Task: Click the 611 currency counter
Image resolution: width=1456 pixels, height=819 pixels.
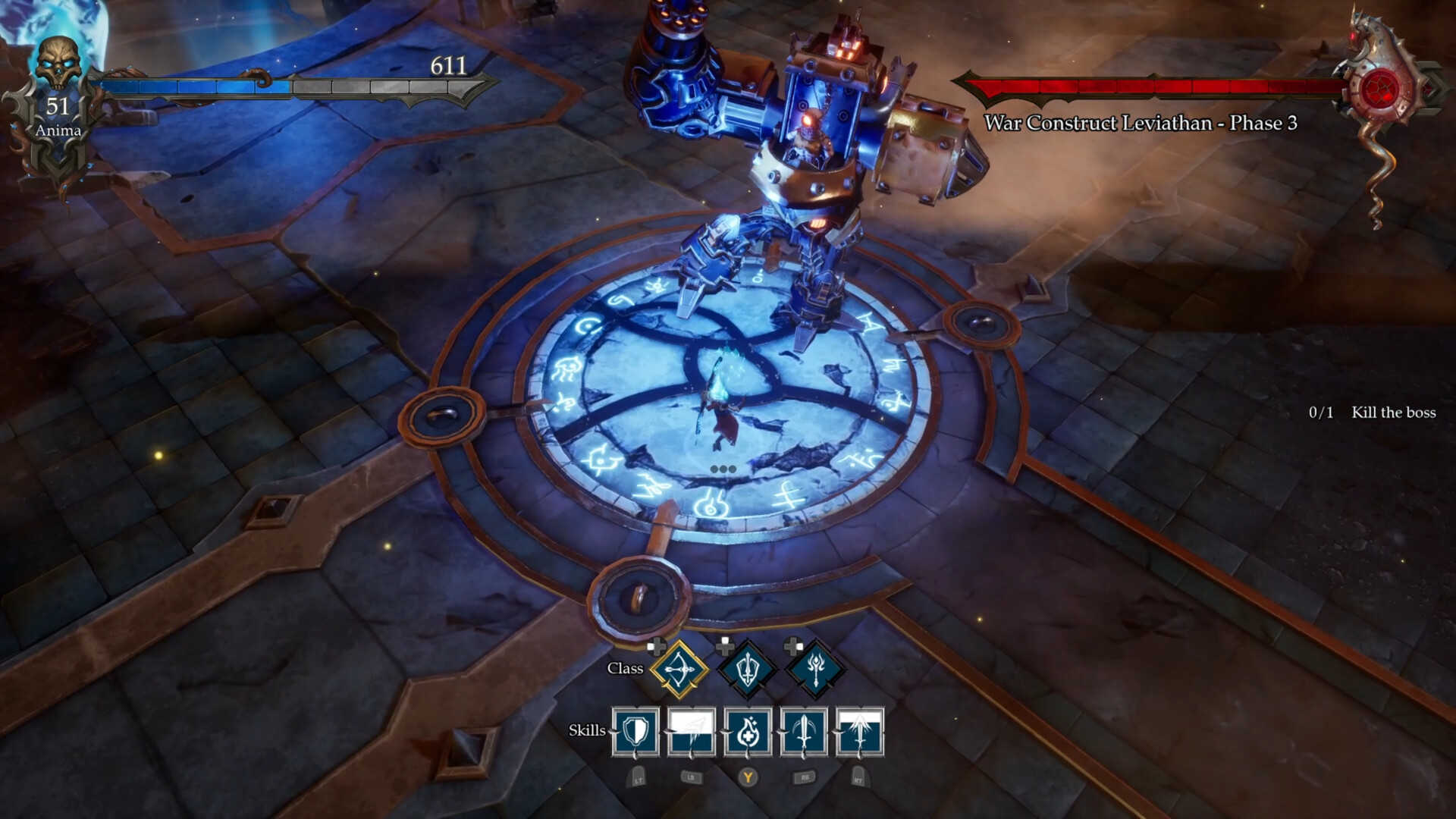Action: 447,67
